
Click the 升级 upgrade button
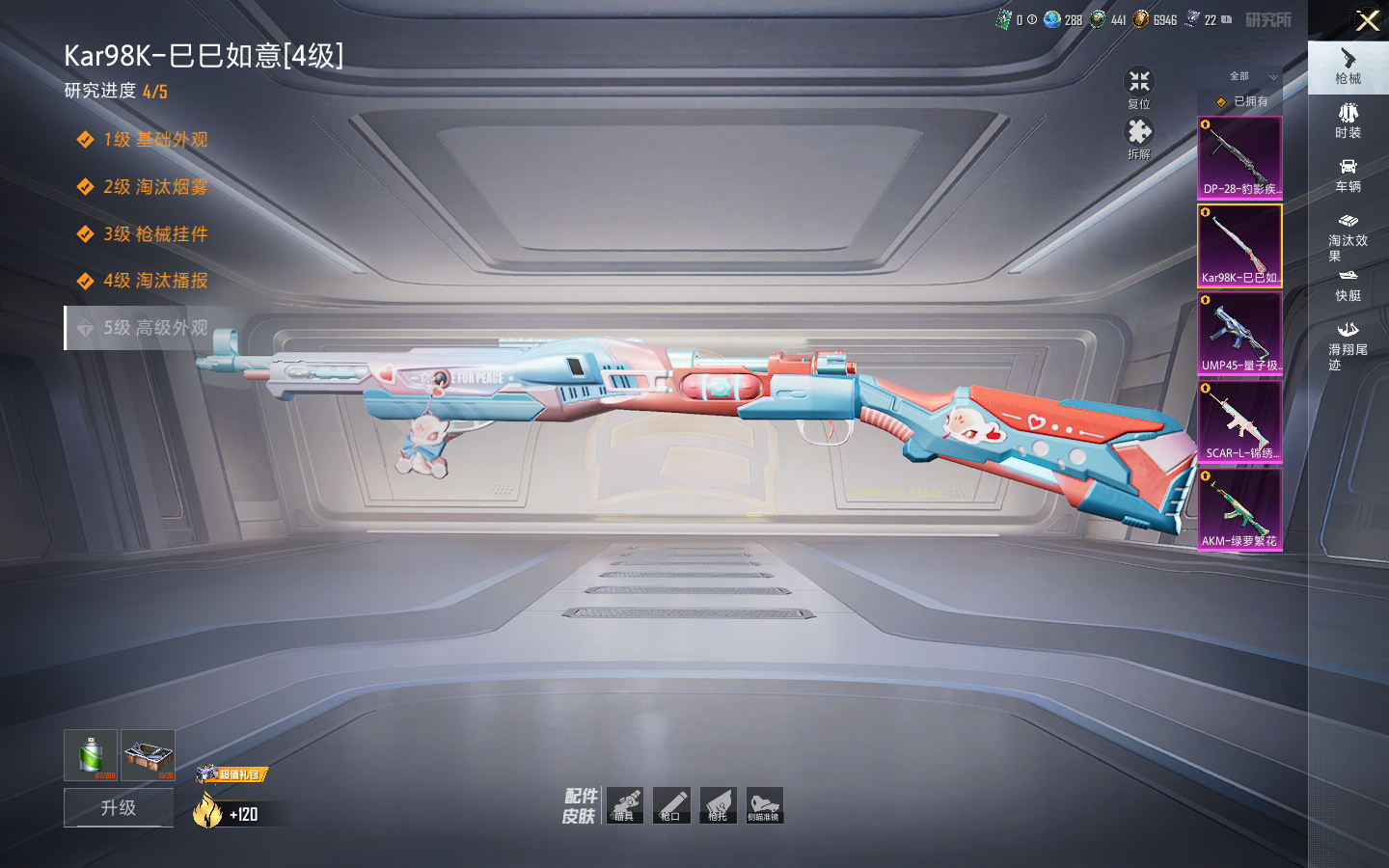[x=119, y=807]
